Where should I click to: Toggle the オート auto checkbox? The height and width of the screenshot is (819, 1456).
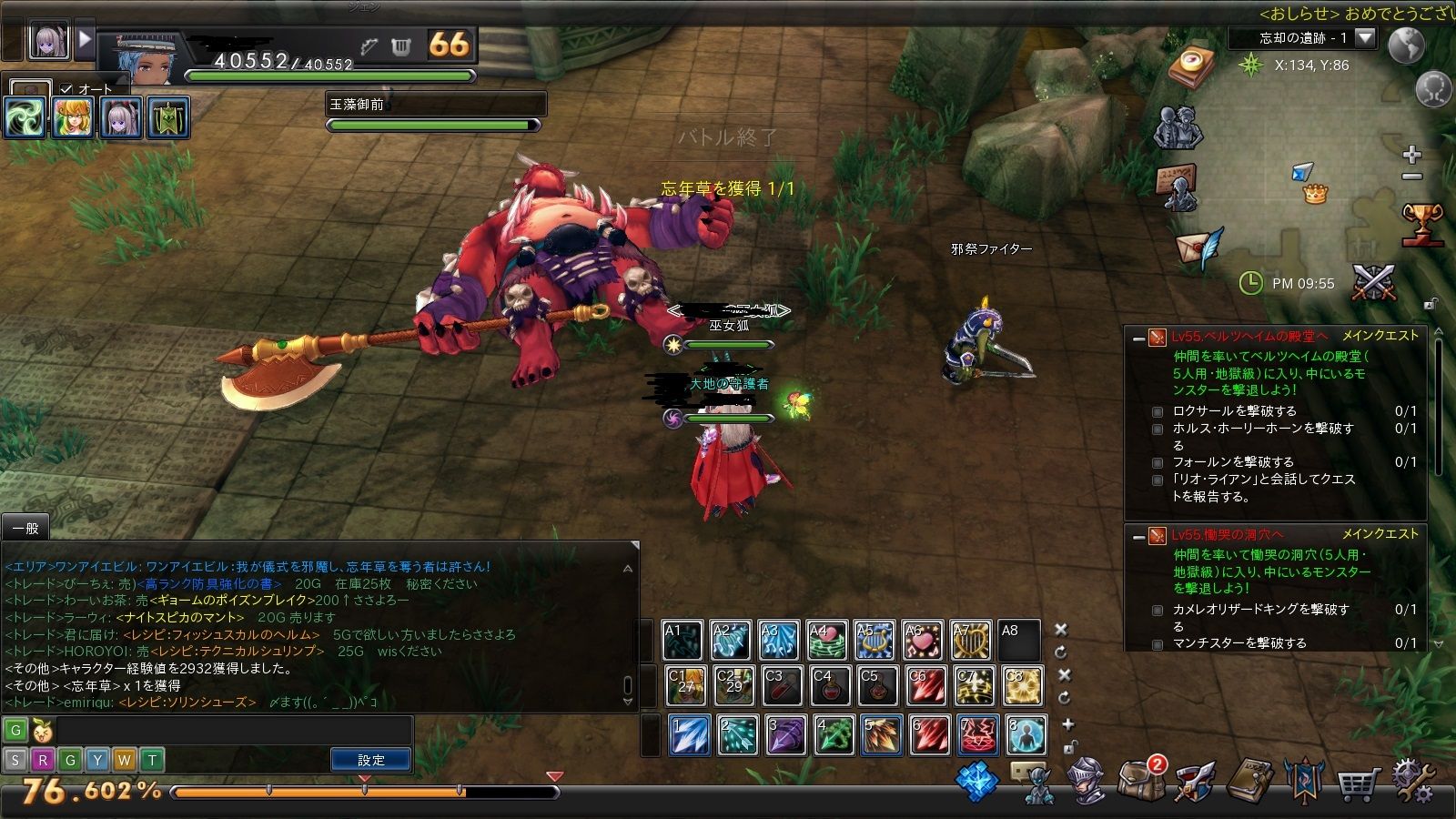coord(66,89)
